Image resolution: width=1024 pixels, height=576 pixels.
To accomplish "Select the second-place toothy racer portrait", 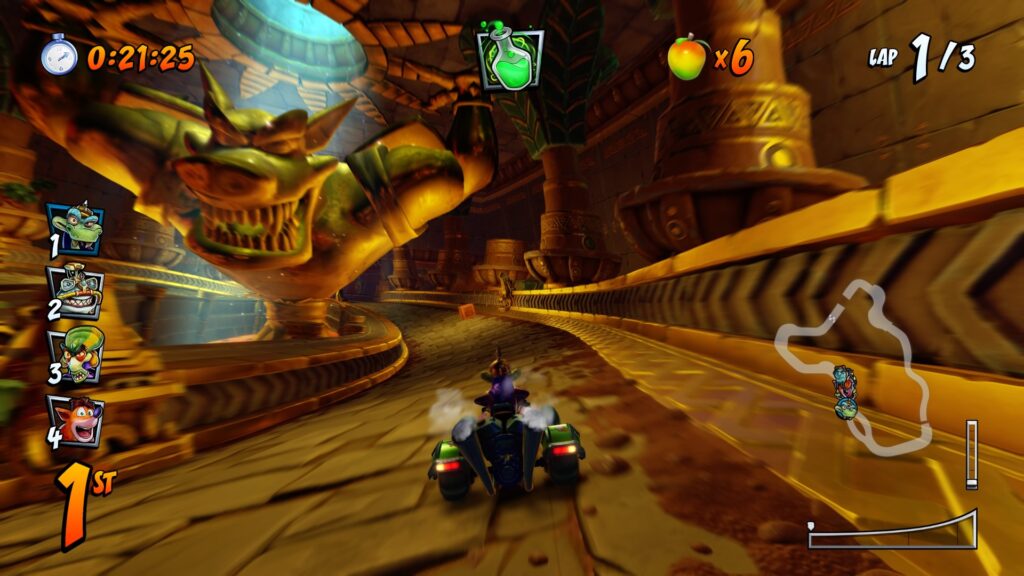I will coord(75,290).
